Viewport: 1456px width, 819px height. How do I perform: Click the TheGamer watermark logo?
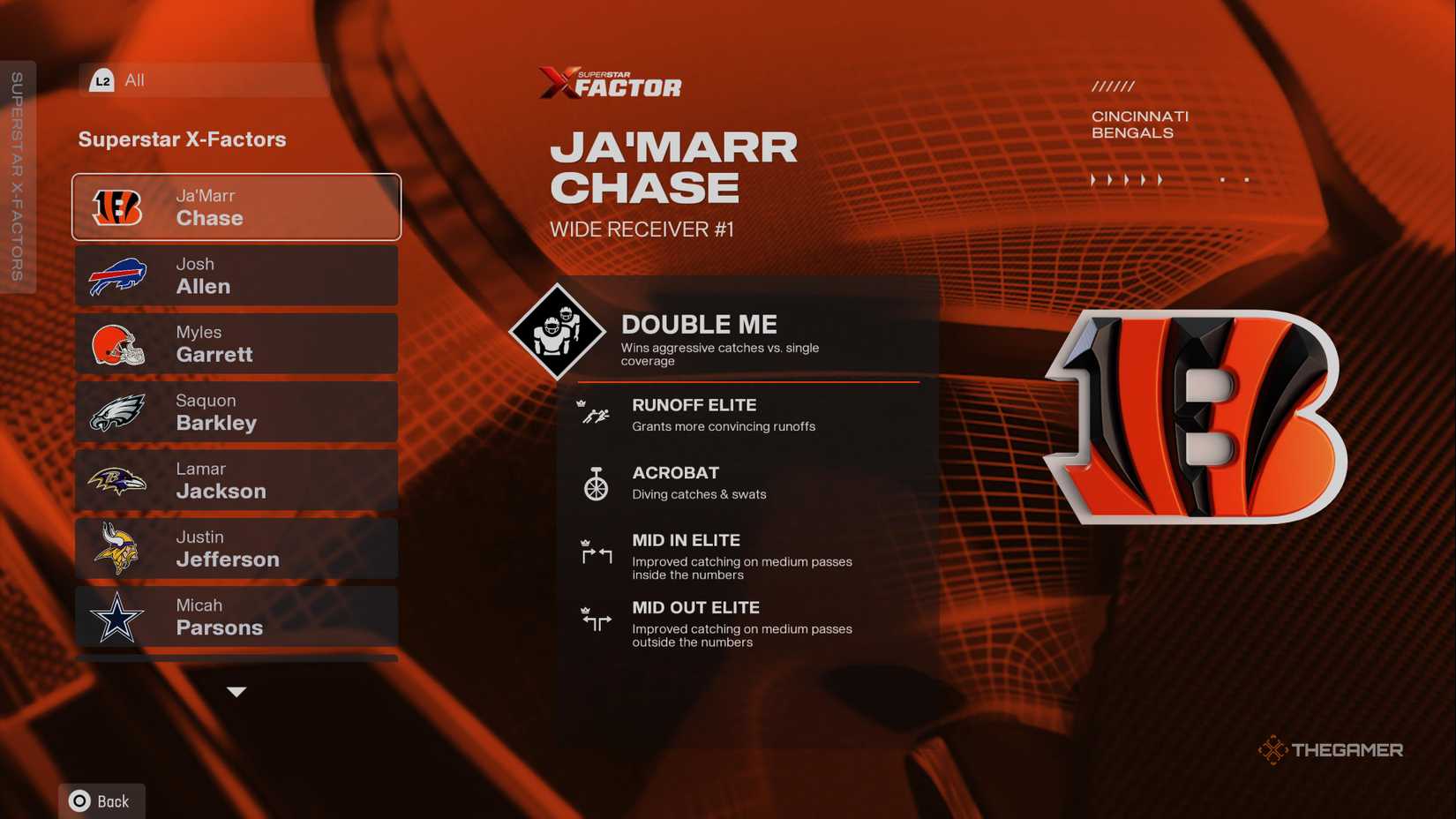tap(1331, 749)
